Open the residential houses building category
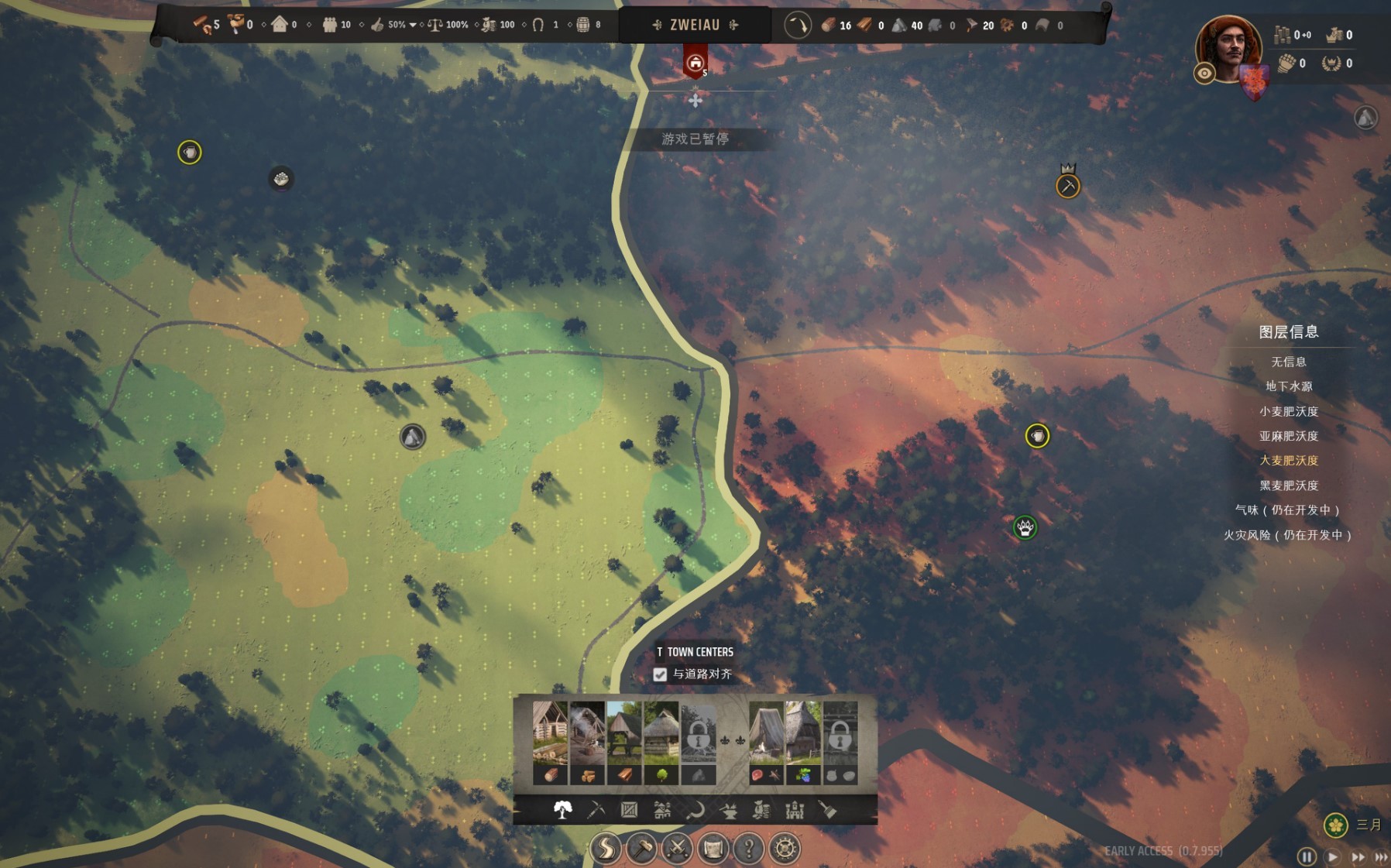Viewport: 1391px width, 868px height. click(662, 810)
